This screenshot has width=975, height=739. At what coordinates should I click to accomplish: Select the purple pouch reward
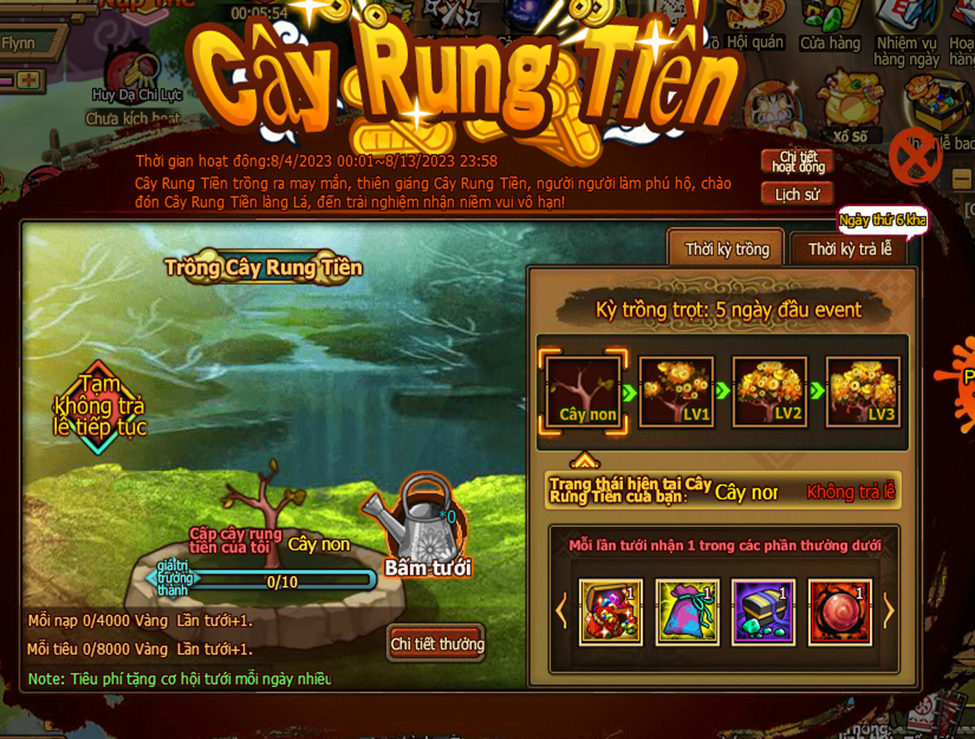pos(687,611)
